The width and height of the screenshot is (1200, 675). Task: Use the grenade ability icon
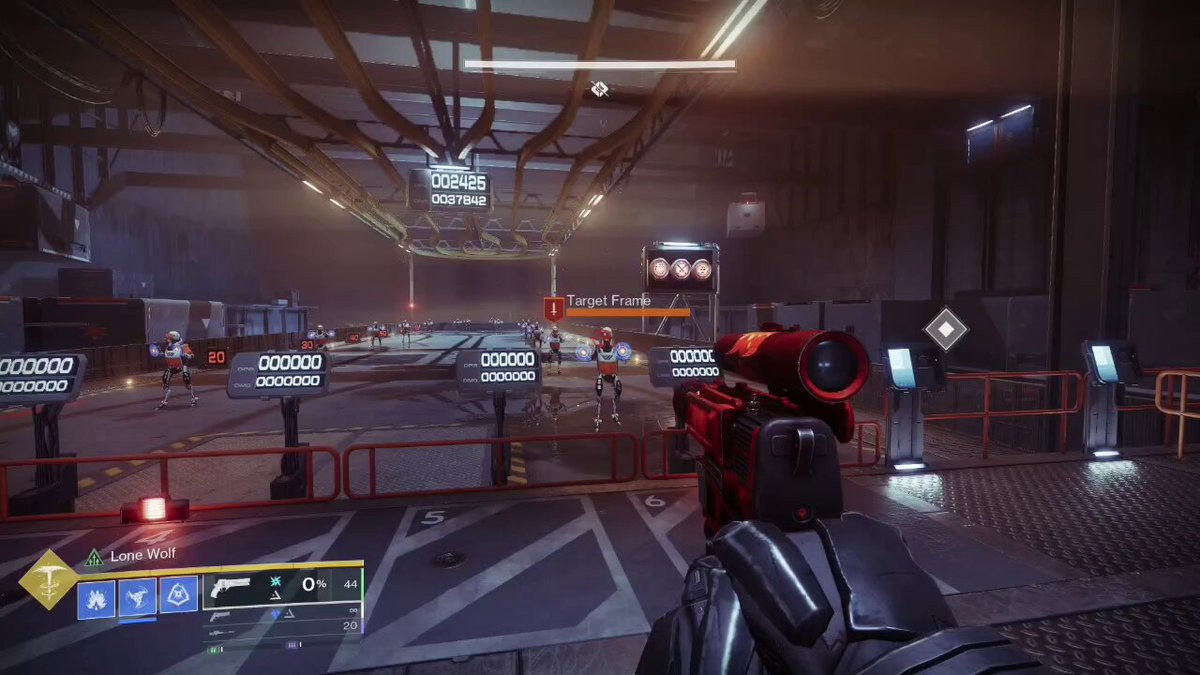[97, 599]
